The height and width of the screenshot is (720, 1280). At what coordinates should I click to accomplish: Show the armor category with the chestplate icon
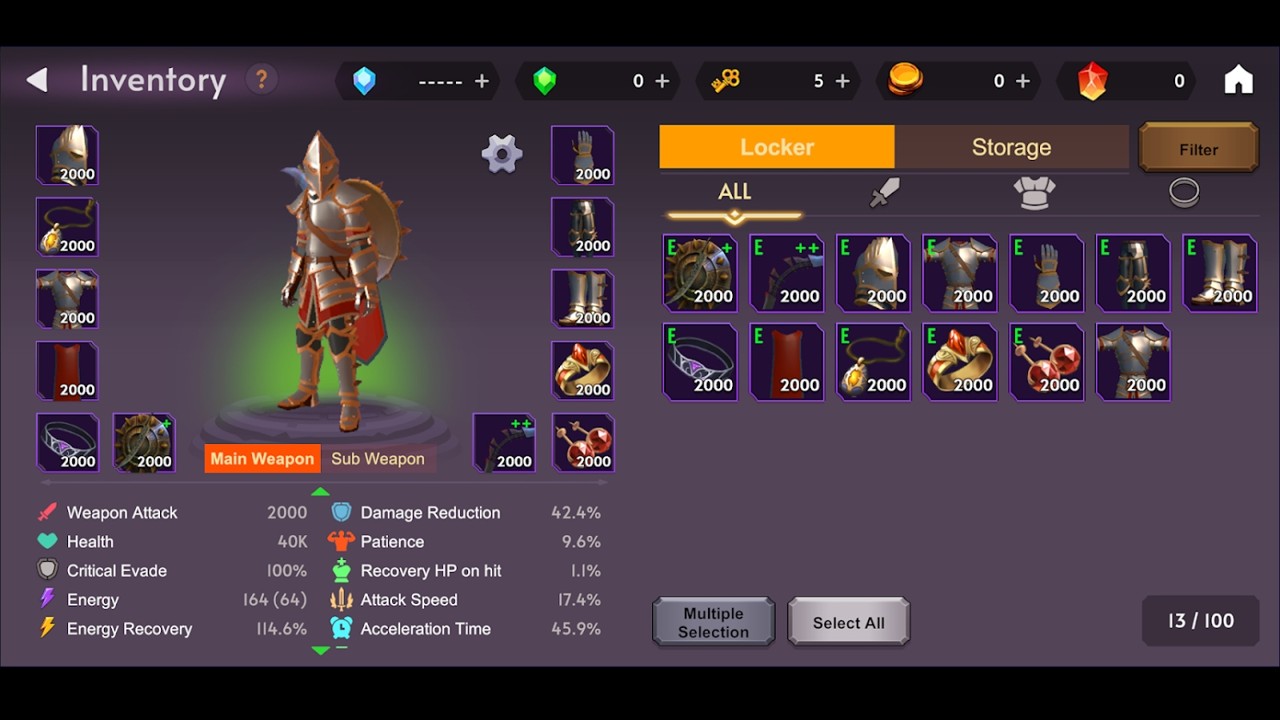pyautogui.click(x=1034, y=192)
